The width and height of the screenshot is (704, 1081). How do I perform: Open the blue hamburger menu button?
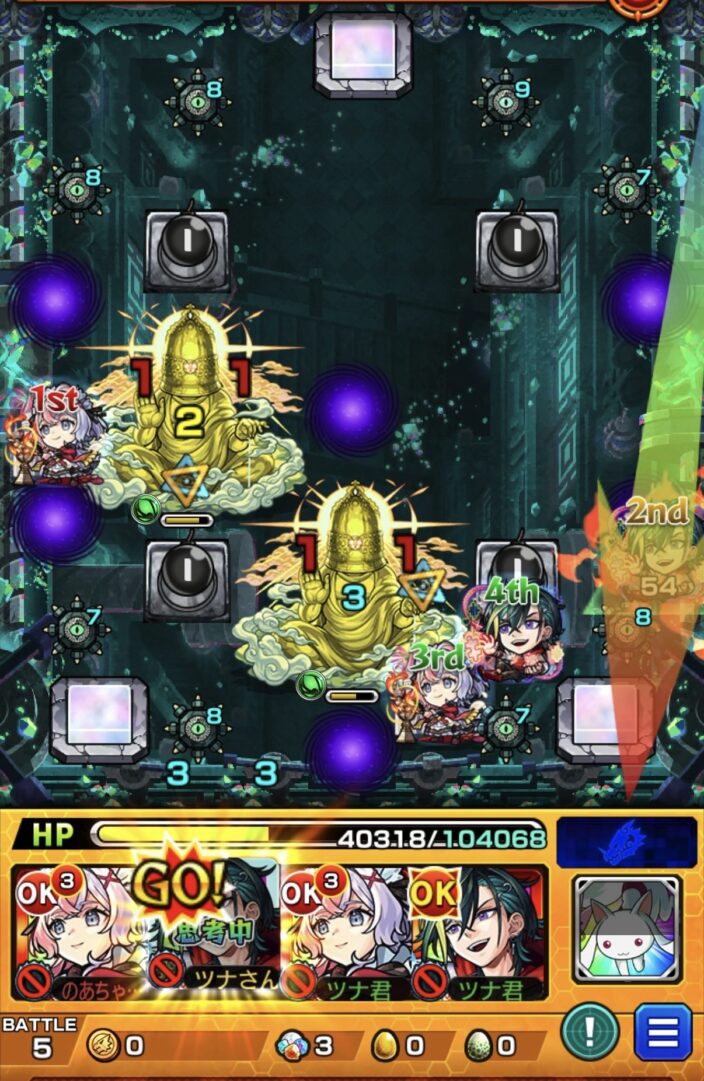[663, 1032]
